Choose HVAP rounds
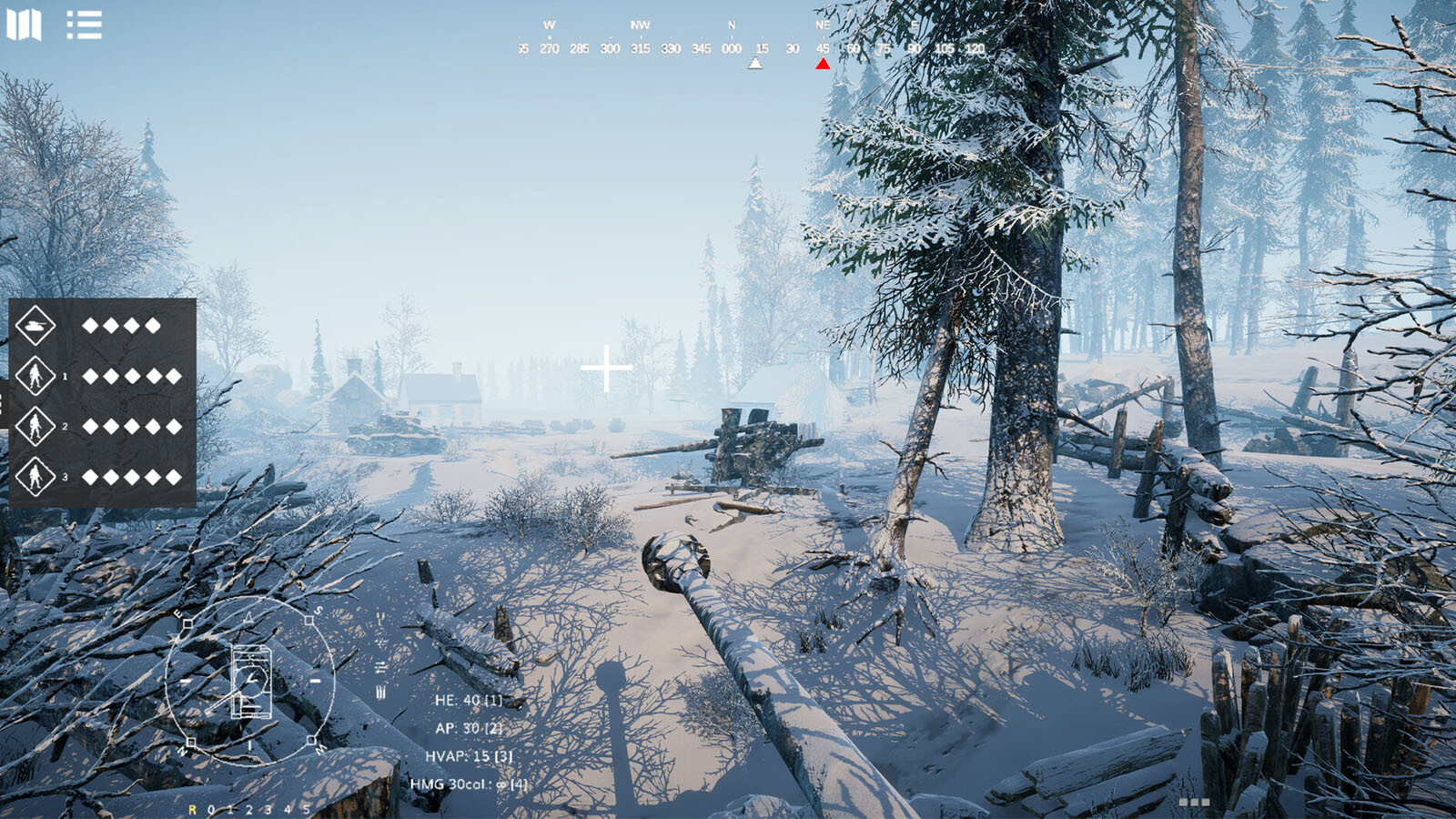The image size is (1456, 819). pyautogui.click(x=468, y=756)
